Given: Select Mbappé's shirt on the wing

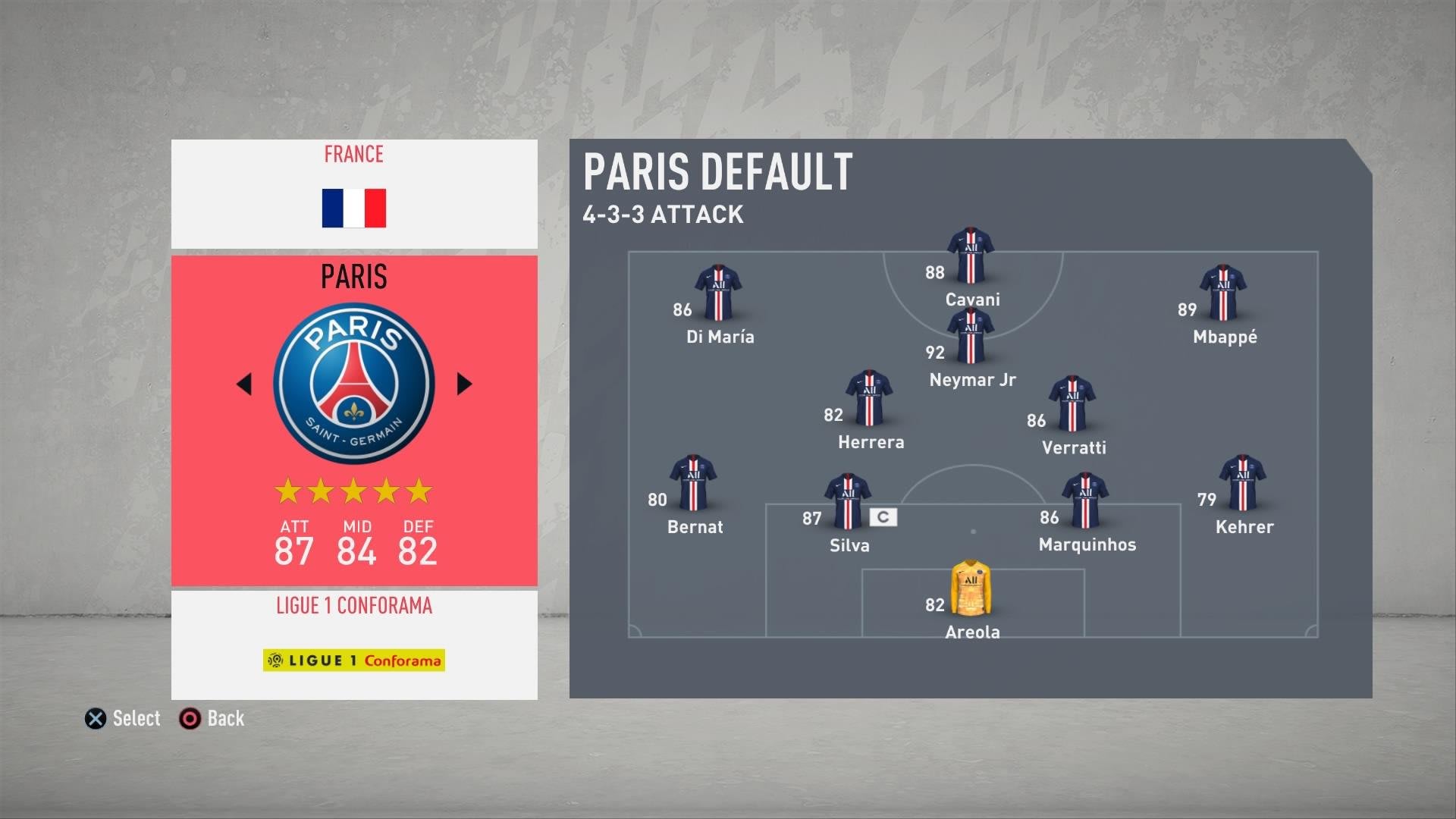Looking at the screenshot, I should point(1222,293).
